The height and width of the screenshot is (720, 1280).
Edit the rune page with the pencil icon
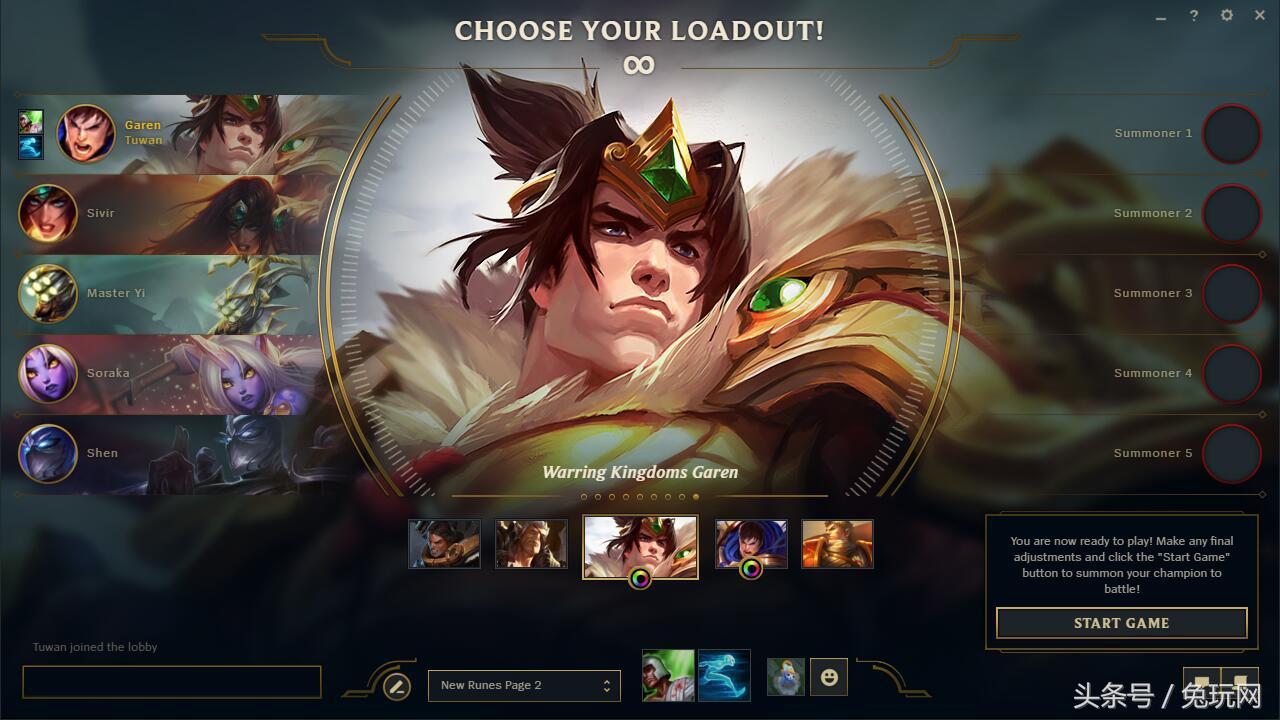click(x=397, y=686)
